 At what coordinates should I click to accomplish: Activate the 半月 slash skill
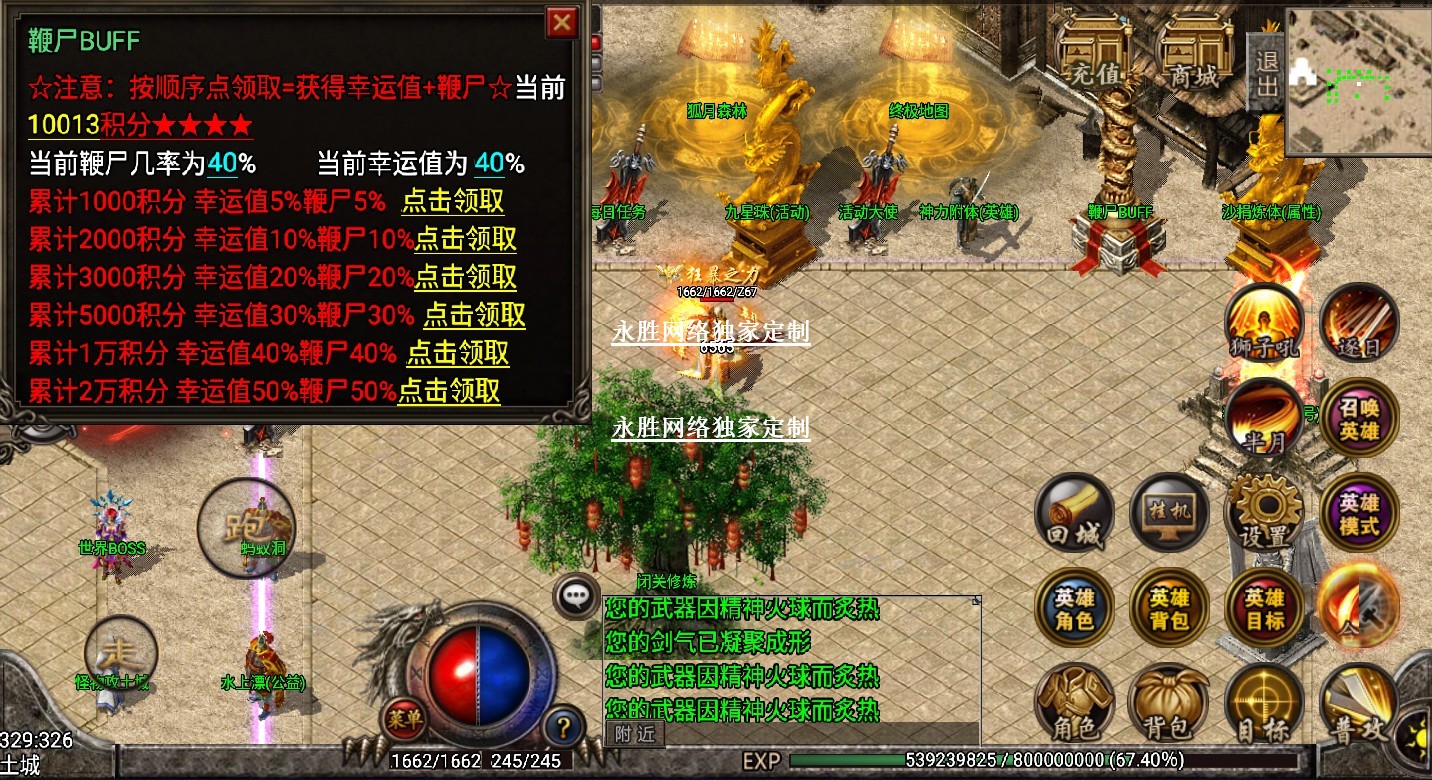[x=1264, y=420]
